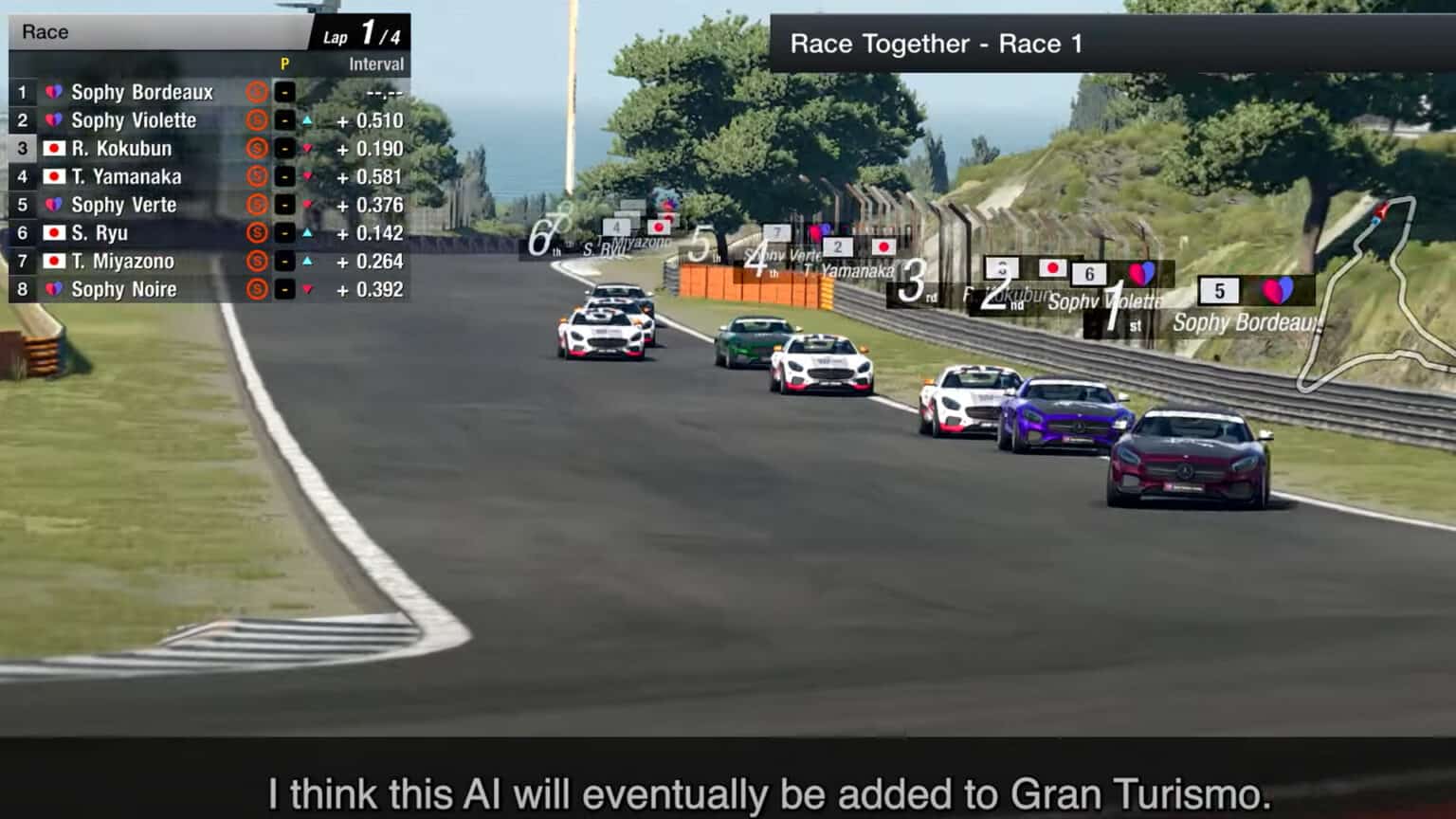Click Sophy Bordeaux's first place leaderboard entry
The height and width of the screenshot is (819, 1456).
142,92
